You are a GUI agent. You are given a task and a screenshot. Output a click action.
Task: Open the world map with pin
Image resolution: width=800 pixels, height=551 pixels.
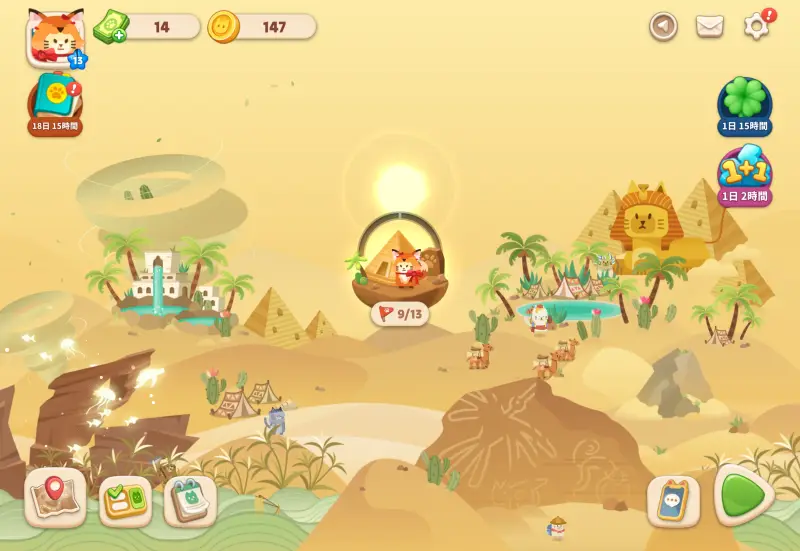point(55,497)
